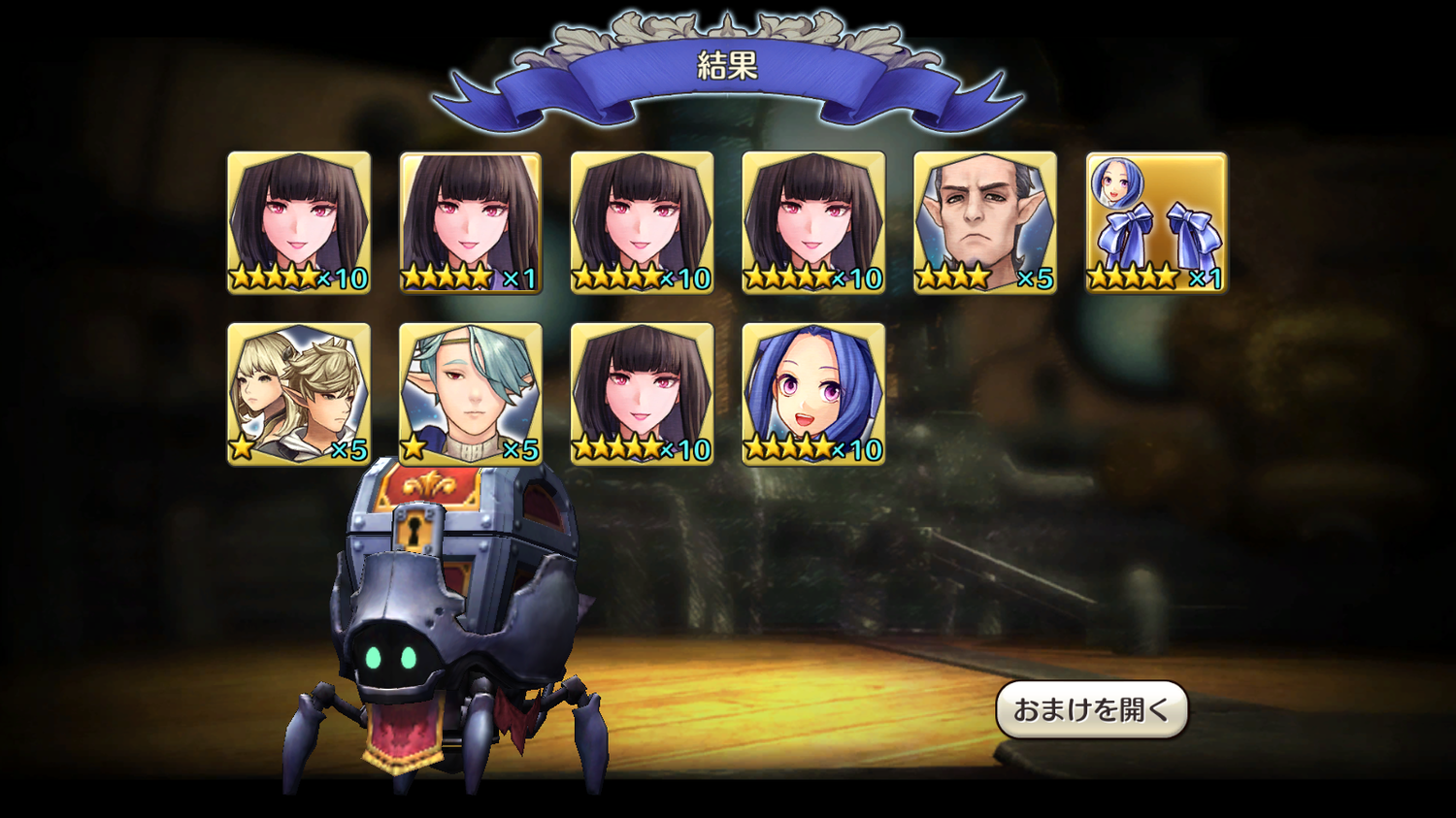This screenshot has width=1456, height=818.
Task: Select the black-haired girl tile marked ×1
Action: [471, 222]
